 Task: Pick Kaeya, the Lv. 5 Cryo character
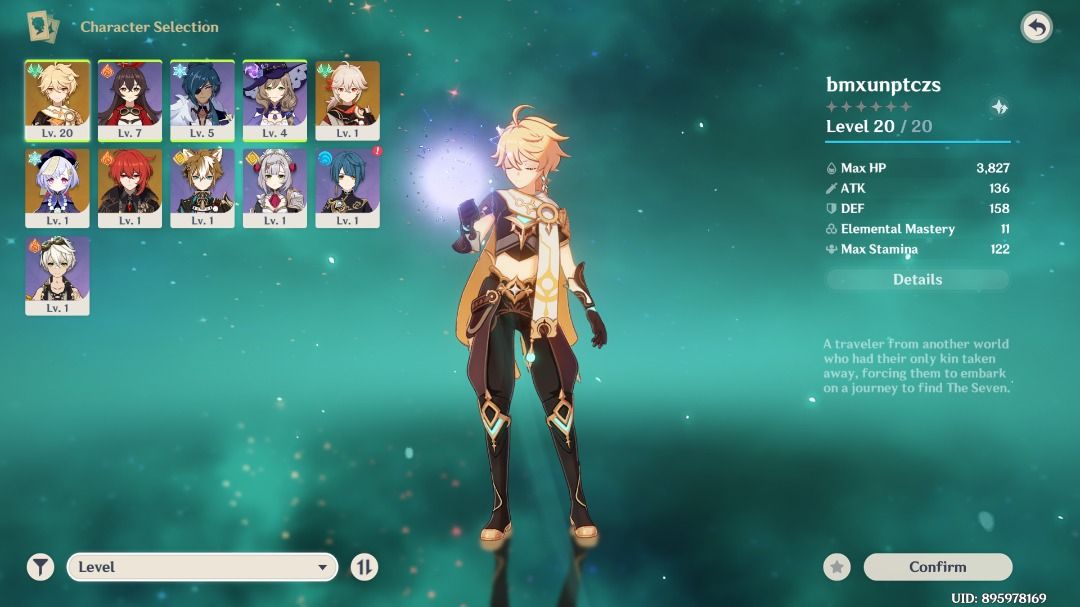coord(202,100)
